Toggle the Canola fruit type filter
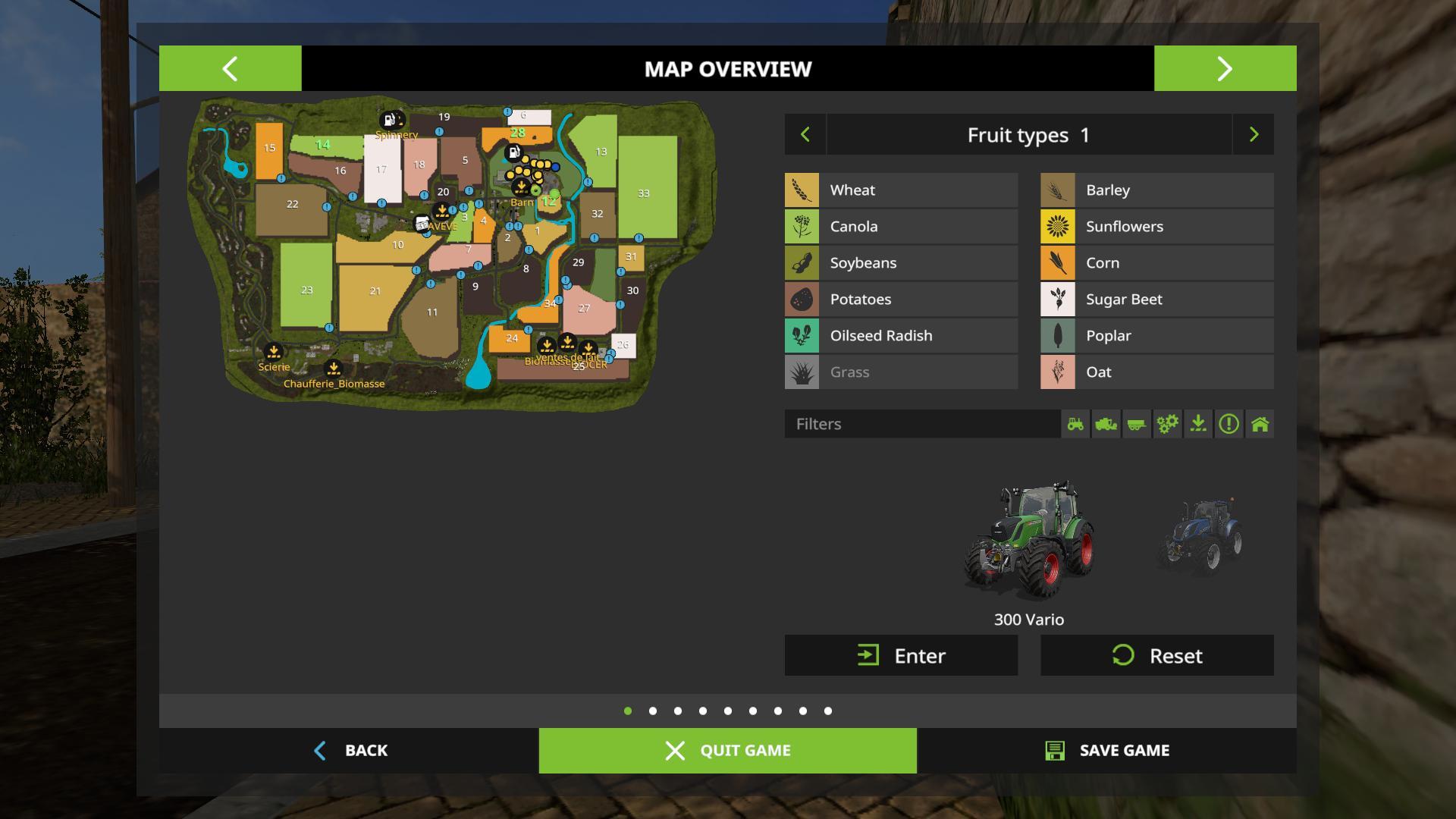The height and width of the screenshot is (819, 1456). coord(901,227)
